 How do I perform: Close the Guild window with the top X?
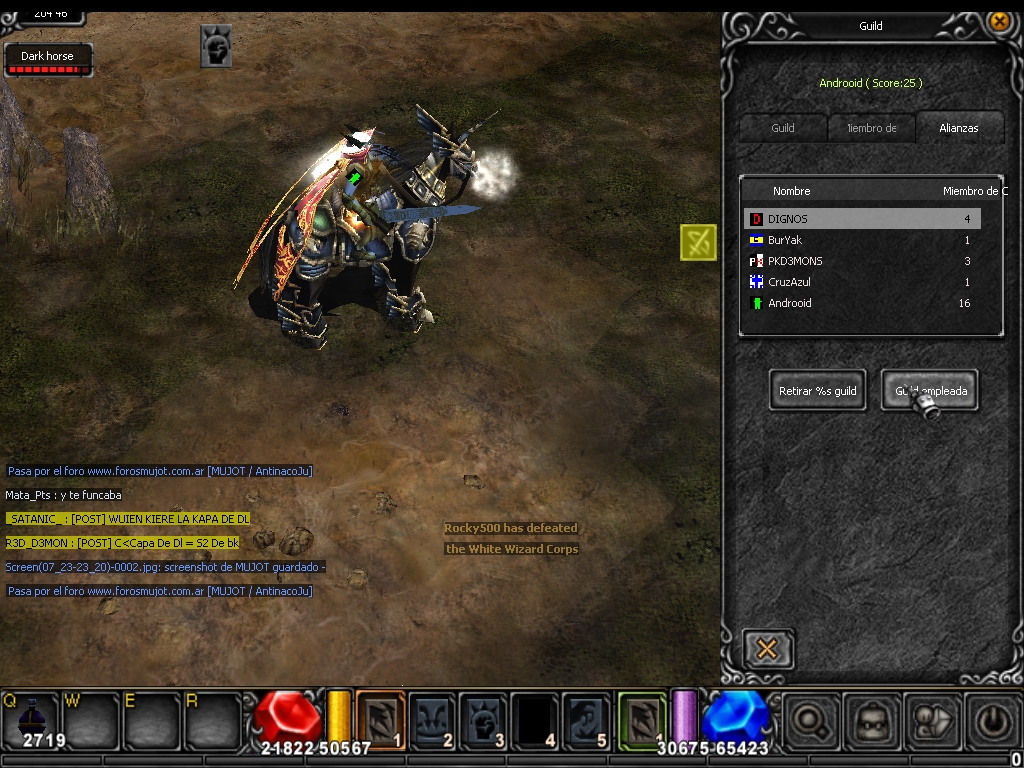click(998, 21)
